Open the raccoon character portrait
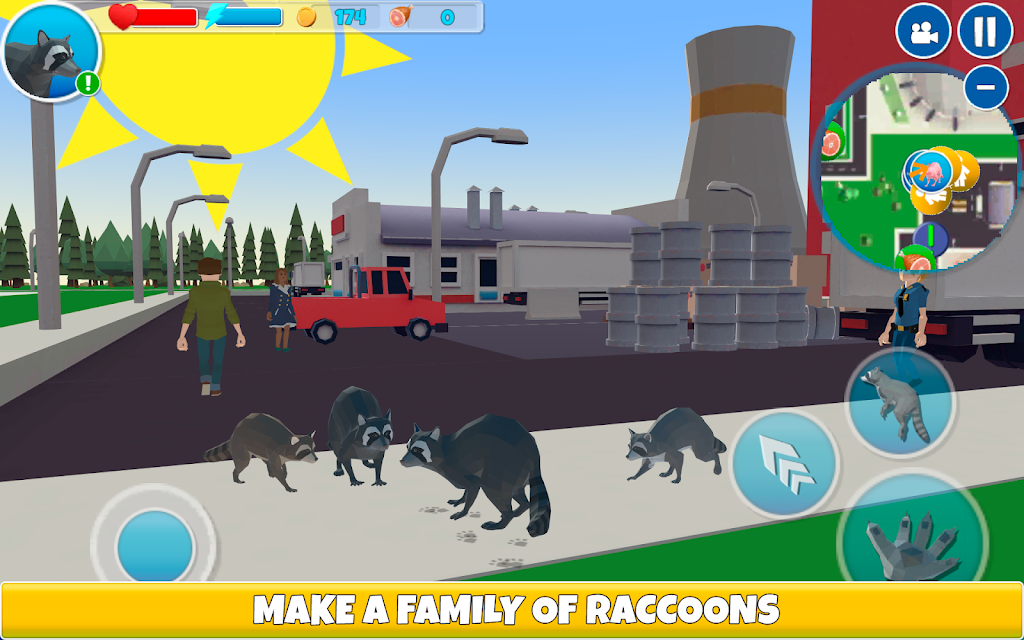The image size is (1024, 640). click(50, 50)
